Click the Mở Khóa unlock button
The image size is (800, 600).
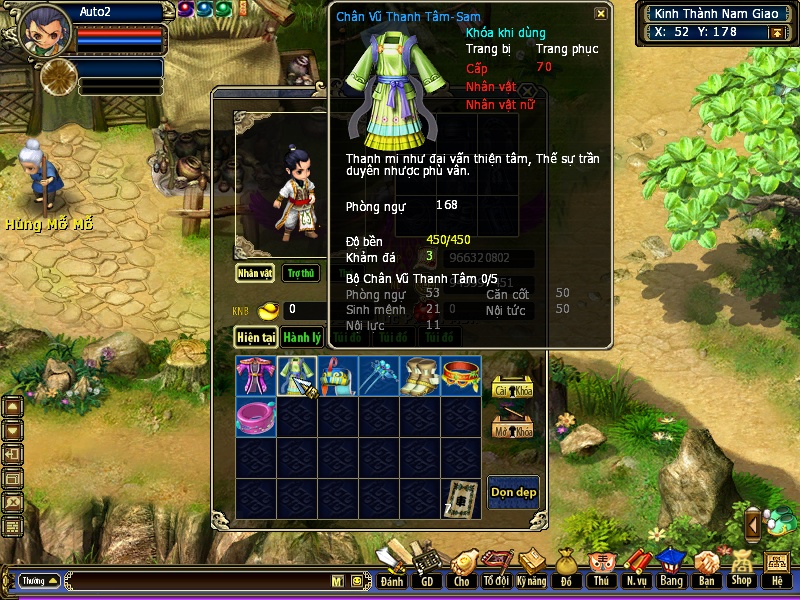pos(513,427)
